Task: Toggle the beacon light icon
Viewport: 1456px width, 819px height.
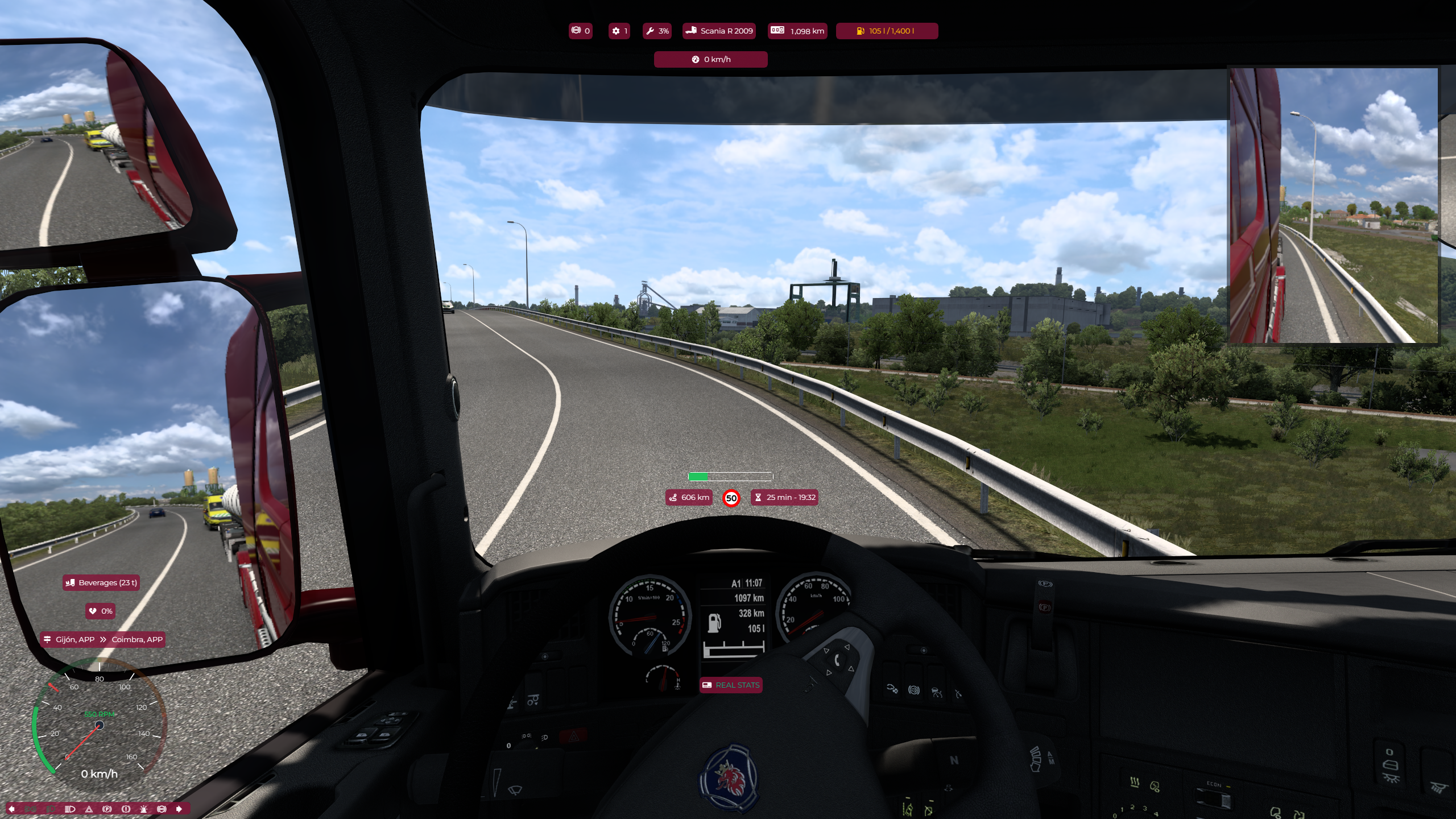Action: coord(144,809)
